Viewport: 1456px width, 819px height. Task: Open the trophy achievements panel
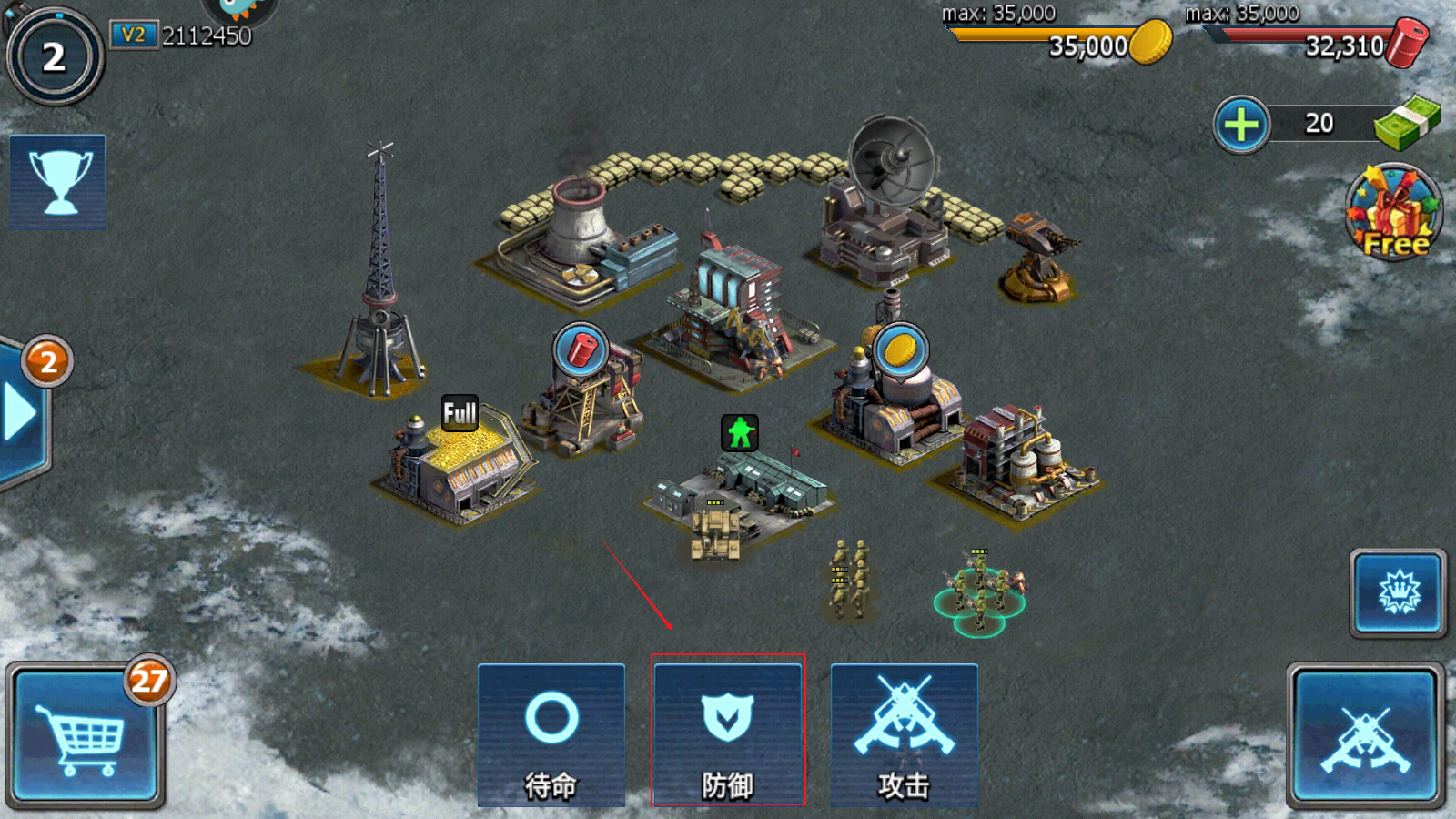point(57,182)
